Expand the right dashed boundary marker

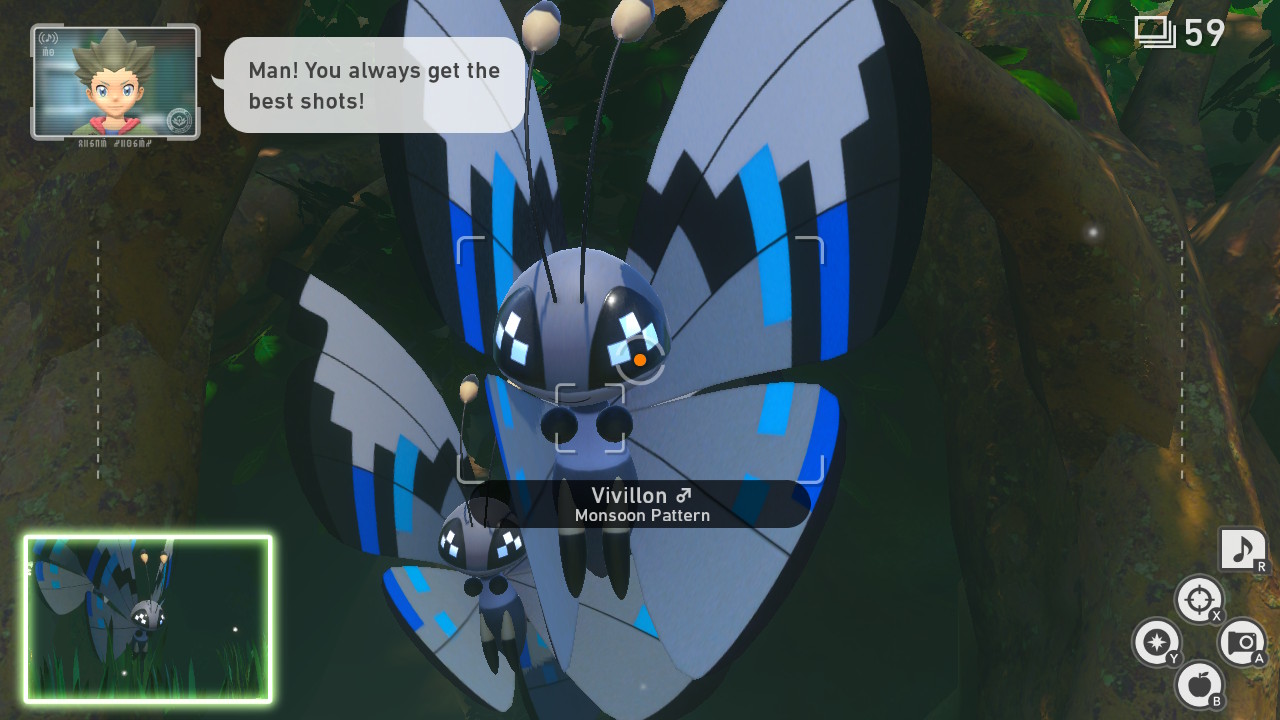point(1183,355)
